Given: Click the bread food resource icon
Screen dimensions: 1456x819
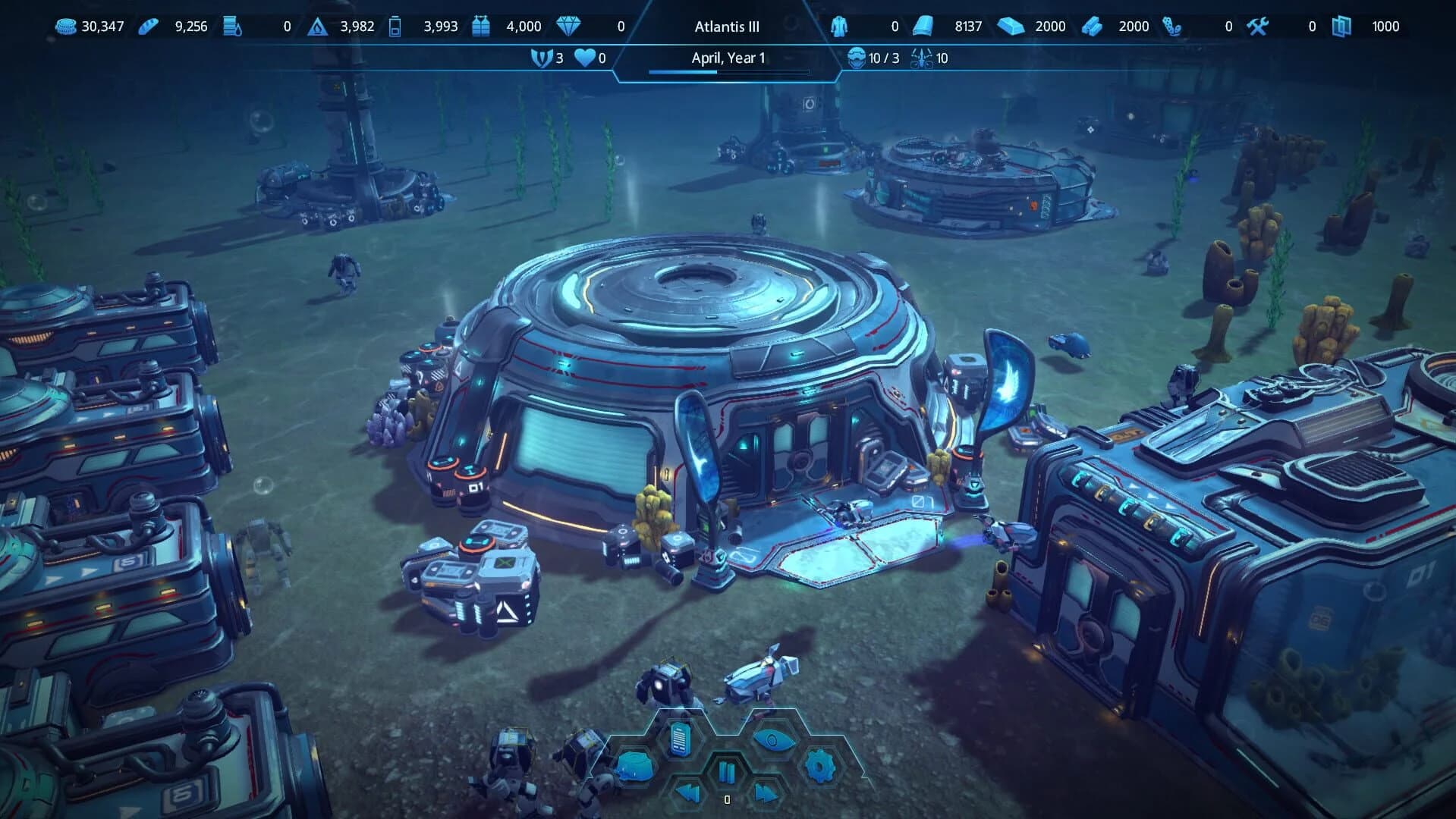Looking at the screenshot, I should coord(149,25).
